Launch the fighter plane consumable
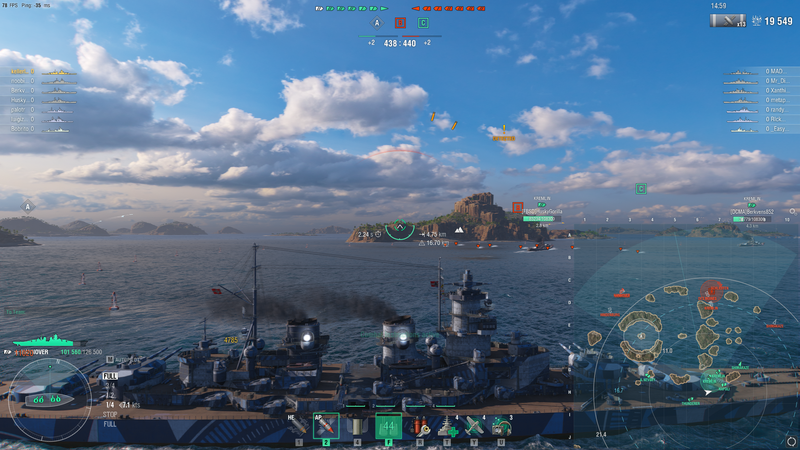800x450 pixels. tap(474, 427)
